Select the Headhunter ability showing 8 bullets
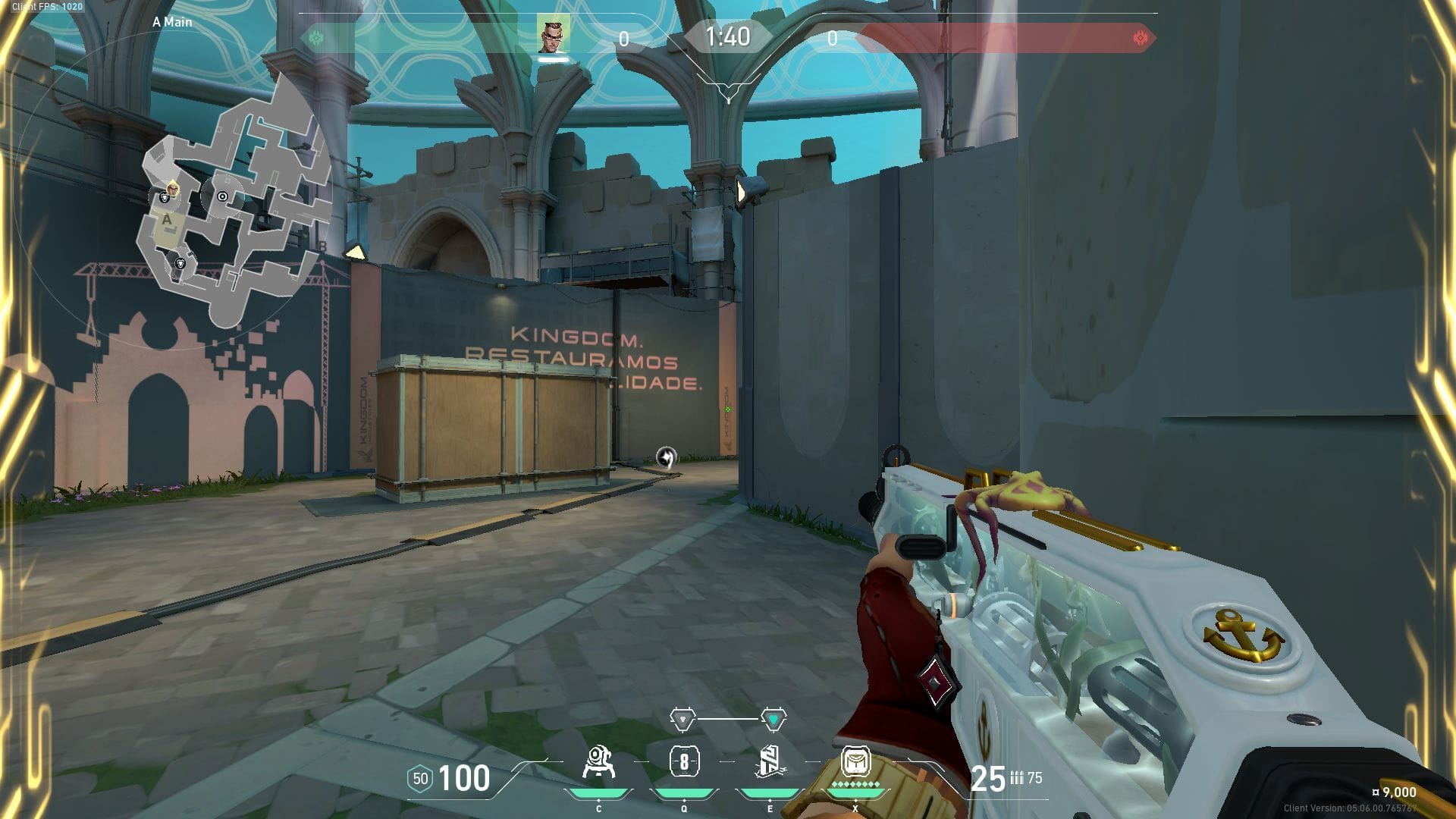This screenshot has width=1456, height=819. point(684,761)
